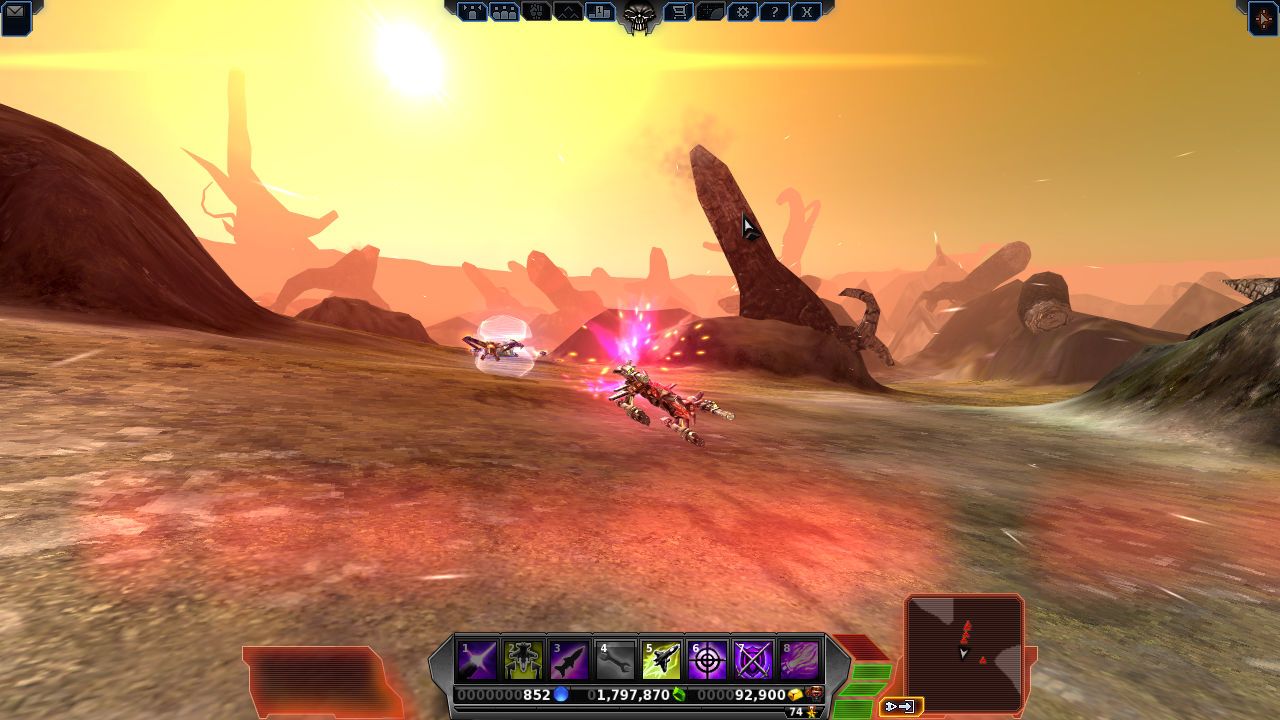
Task: Open the clan members panel on the toolbar
Action: point(504,13)
